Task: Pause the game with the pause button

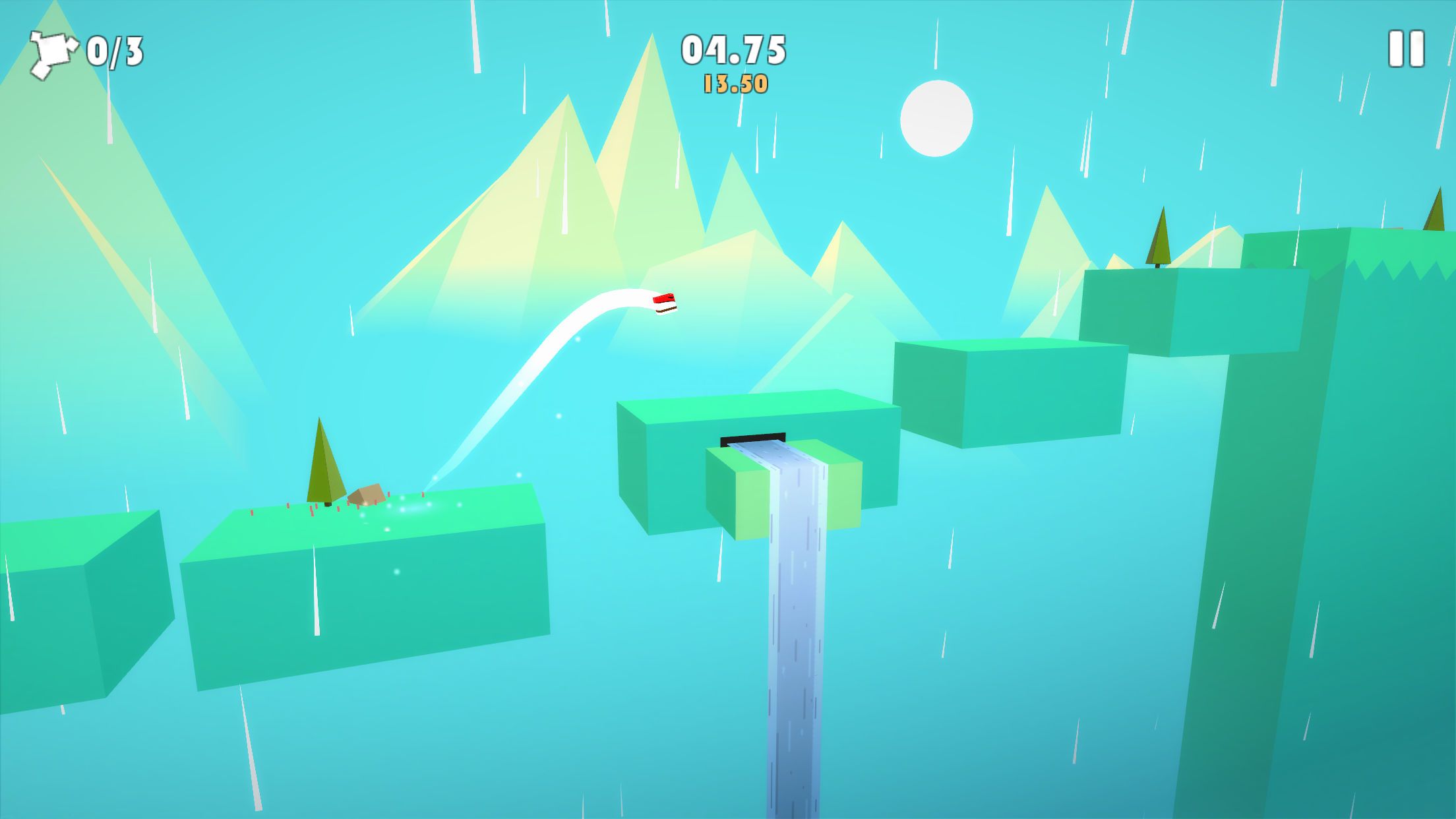Action: click(1406, 49)
